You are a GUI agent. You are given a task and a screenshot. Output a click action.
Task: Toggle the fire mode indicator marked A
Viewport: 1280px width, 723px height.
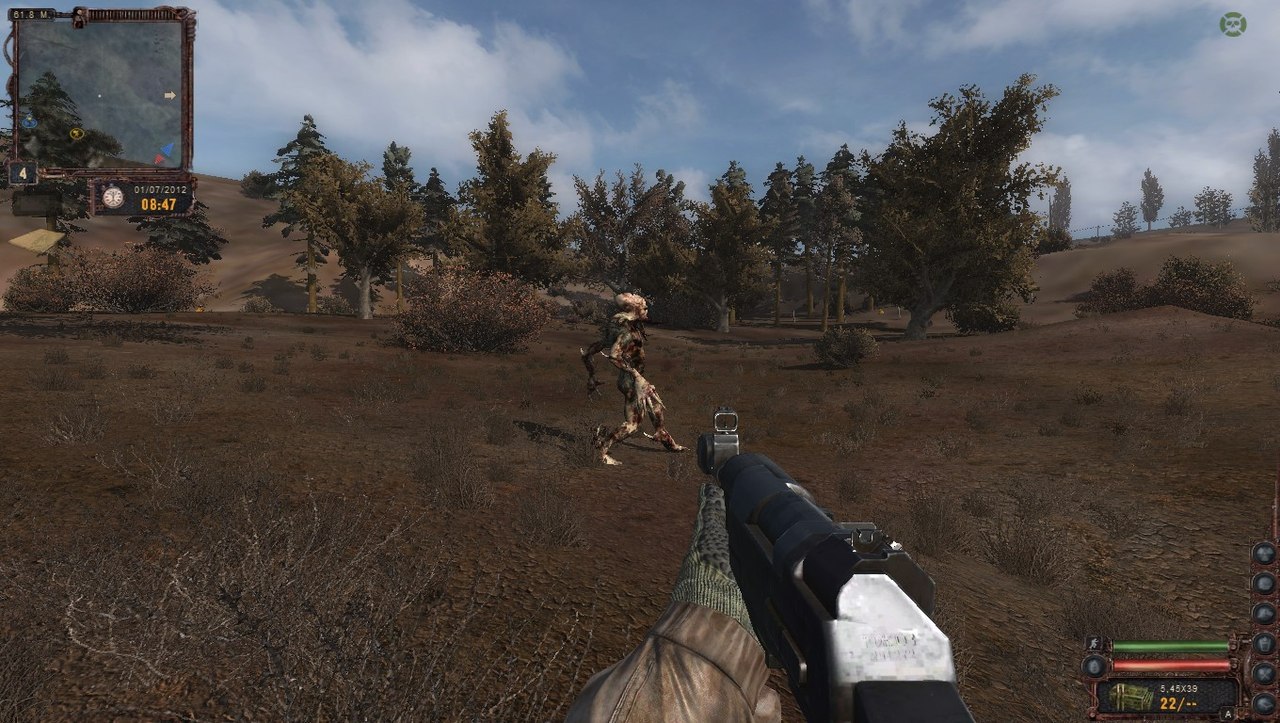(1226, 712)
